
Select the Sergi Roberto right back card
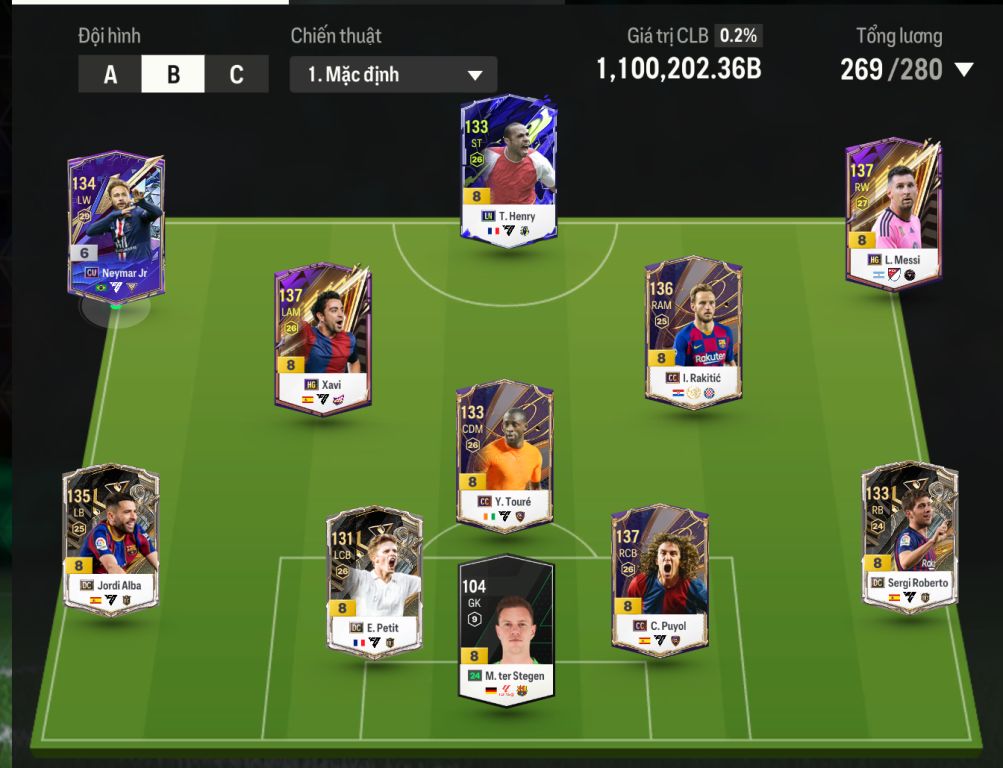tap(909, 535)
